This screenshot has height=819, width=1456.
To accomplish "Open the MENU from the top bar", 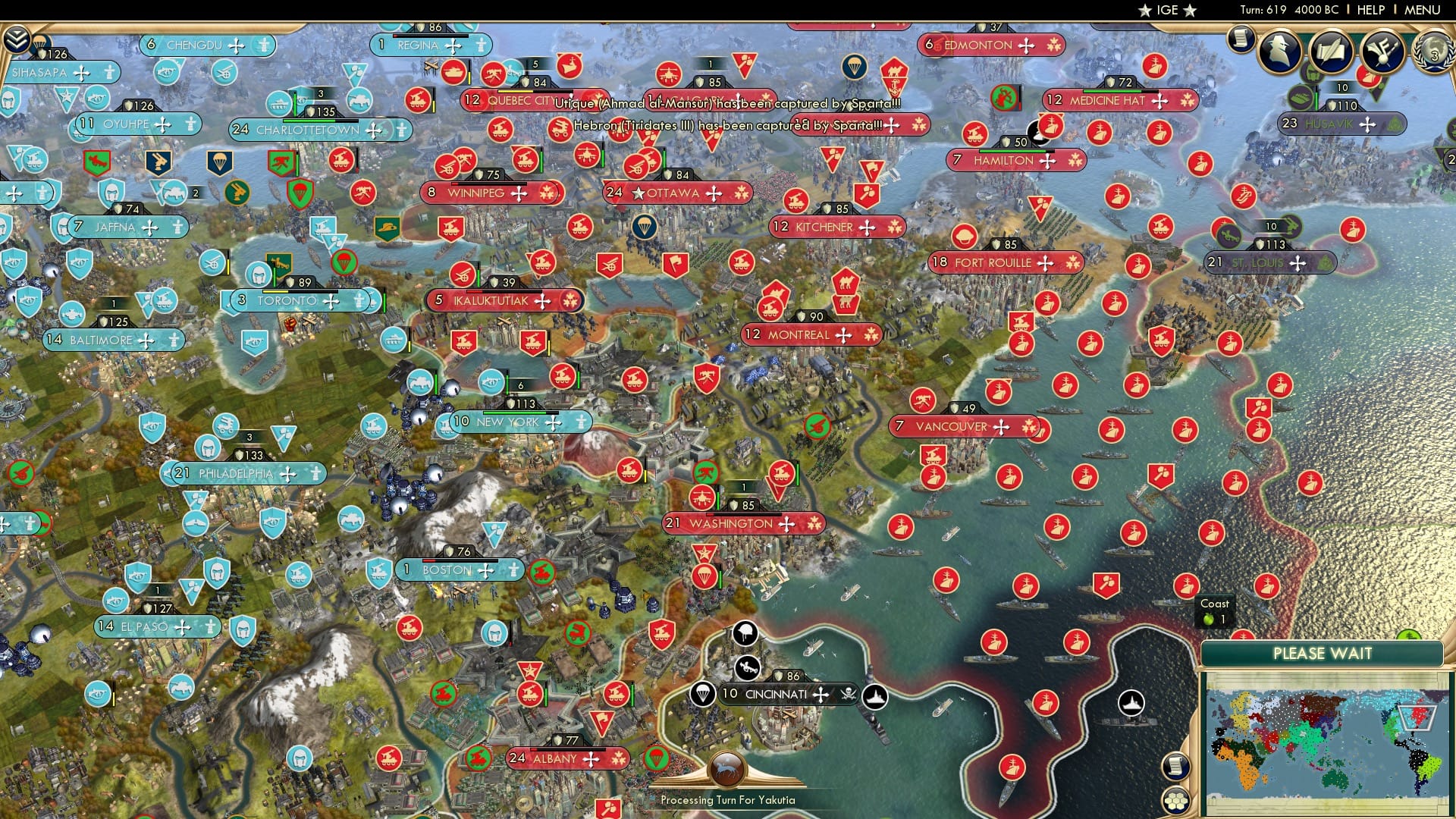I will (x=1423, y=10).
